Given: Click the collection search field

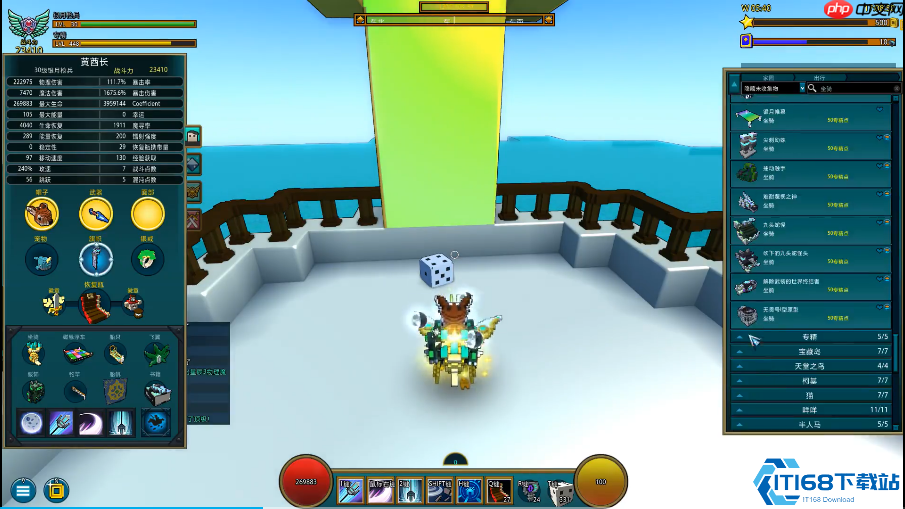Looking at the screenshot, I should [x=848, y=89].
